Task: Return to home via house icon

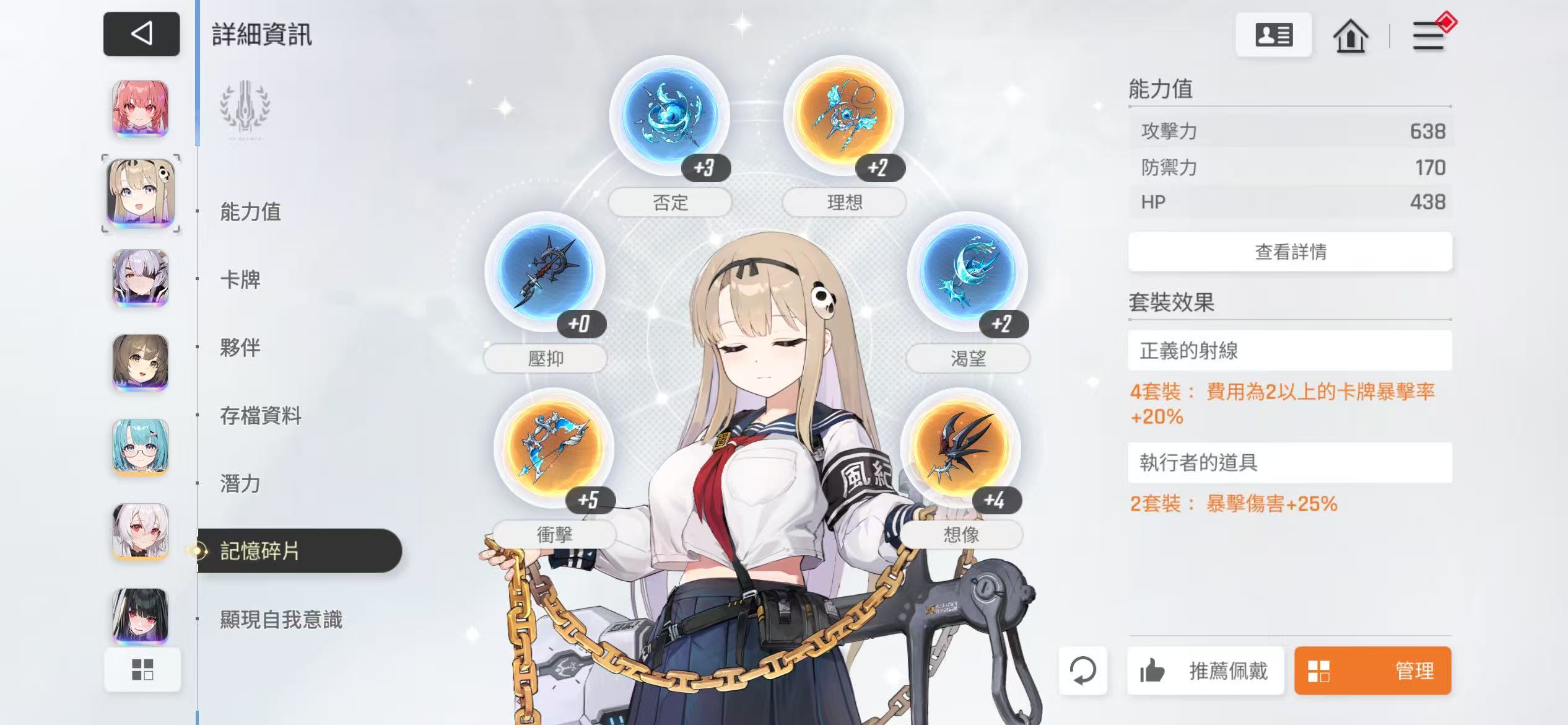Action: click(x=1350, y=36)
